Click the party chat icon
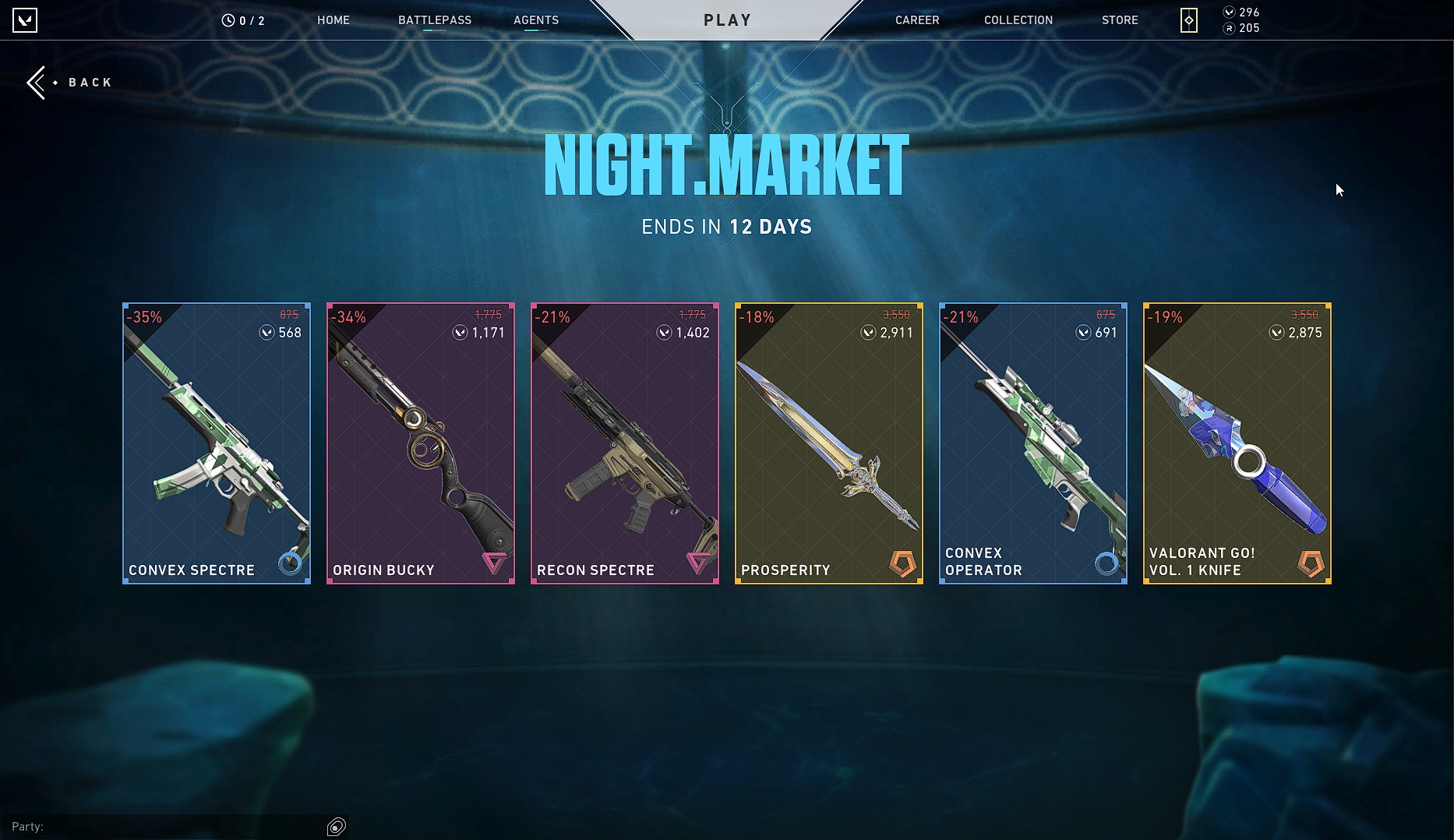The width and height of the screenshot is (1454, 840). coord(337,827)
